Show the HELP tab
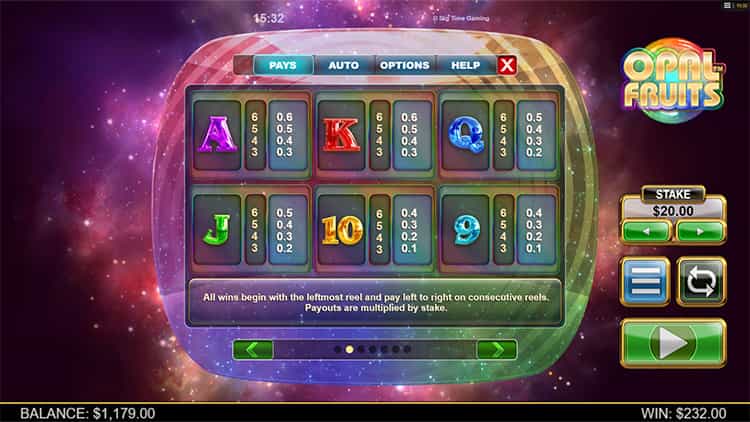The width and height of the screenshot is (750, 422). click(465, 66)
